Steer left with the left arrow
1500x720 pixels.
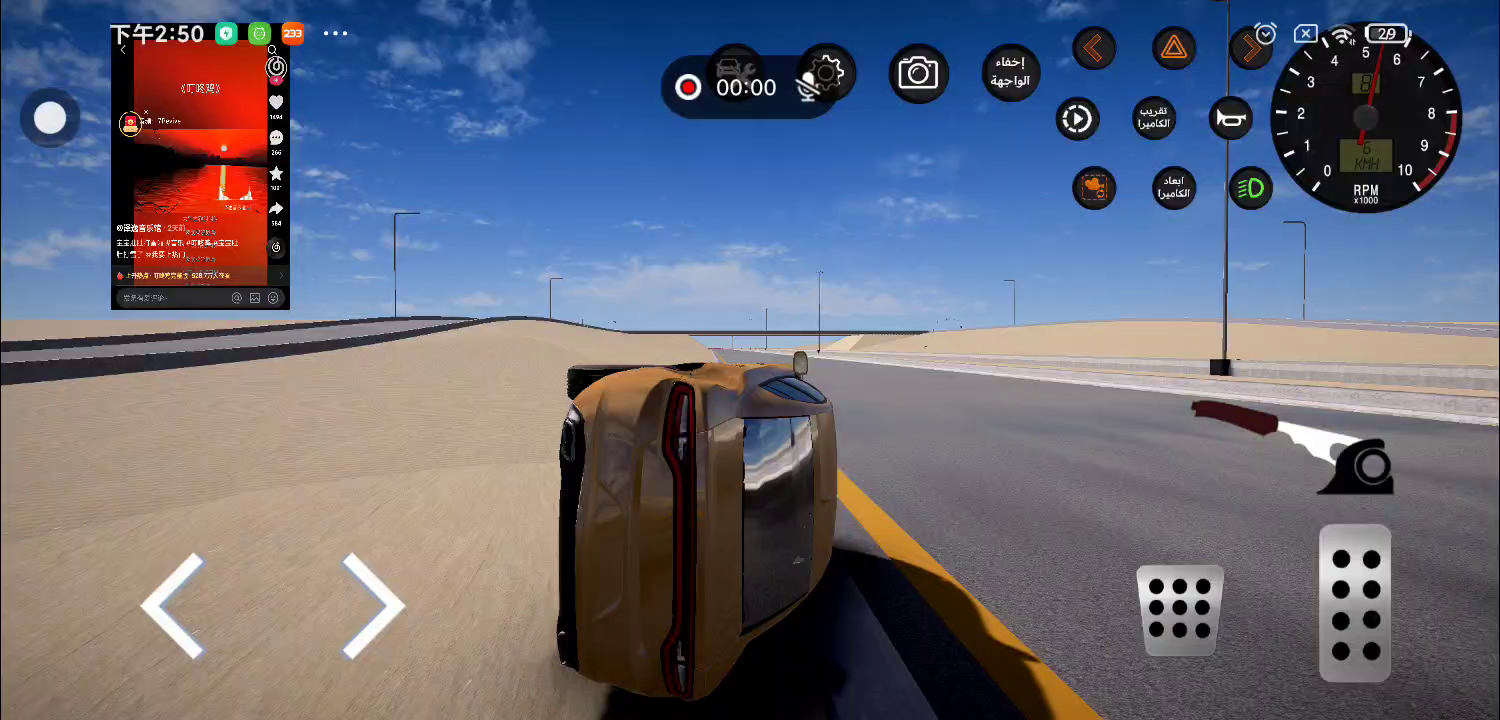point(173,607)
